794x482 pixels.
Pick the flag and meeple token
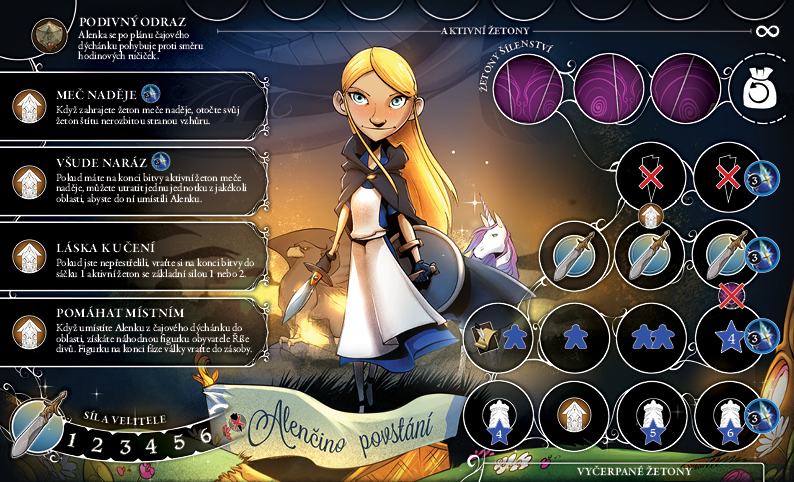(499, 334)
